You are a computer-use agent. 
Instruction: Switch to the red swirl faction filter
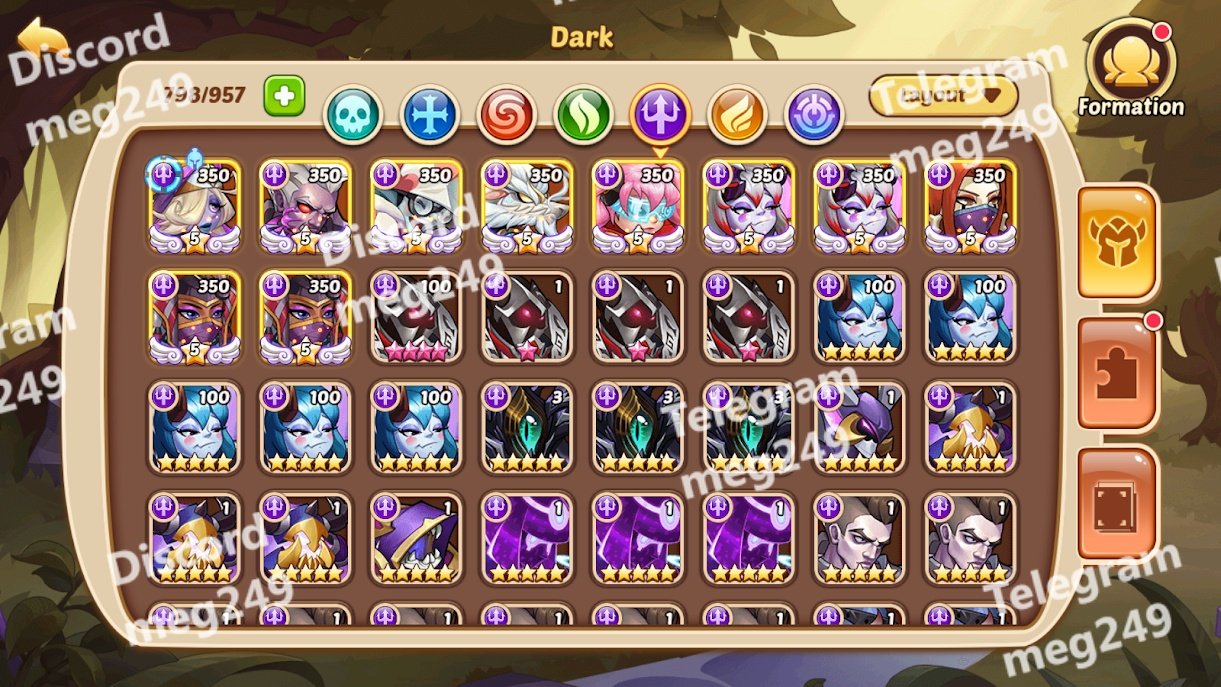pos(506,115)
